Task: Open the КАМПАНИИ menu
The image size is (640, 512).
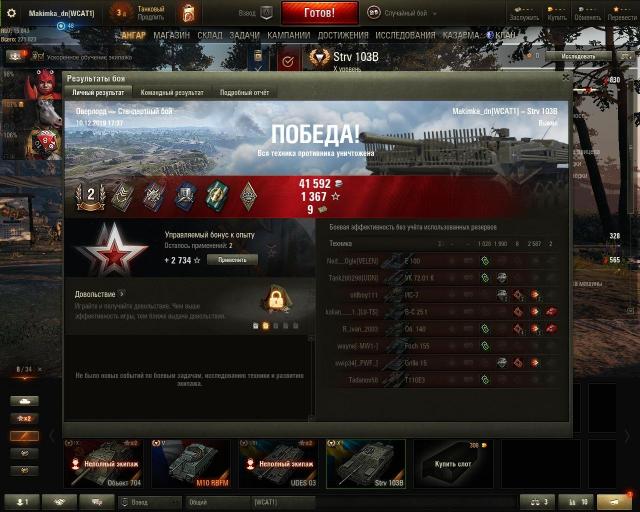Action: pos(288,35)
